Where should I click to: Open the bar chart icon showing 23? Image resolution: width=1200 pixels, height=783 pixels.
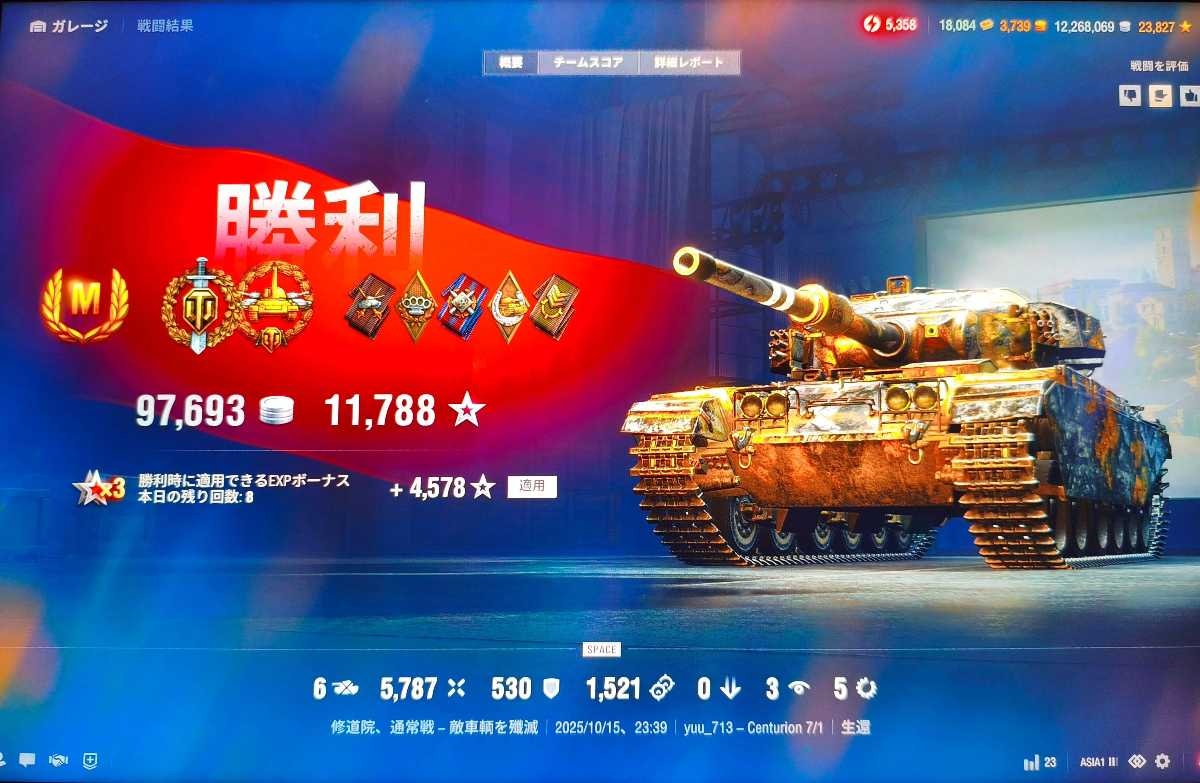click(1040, 762)
